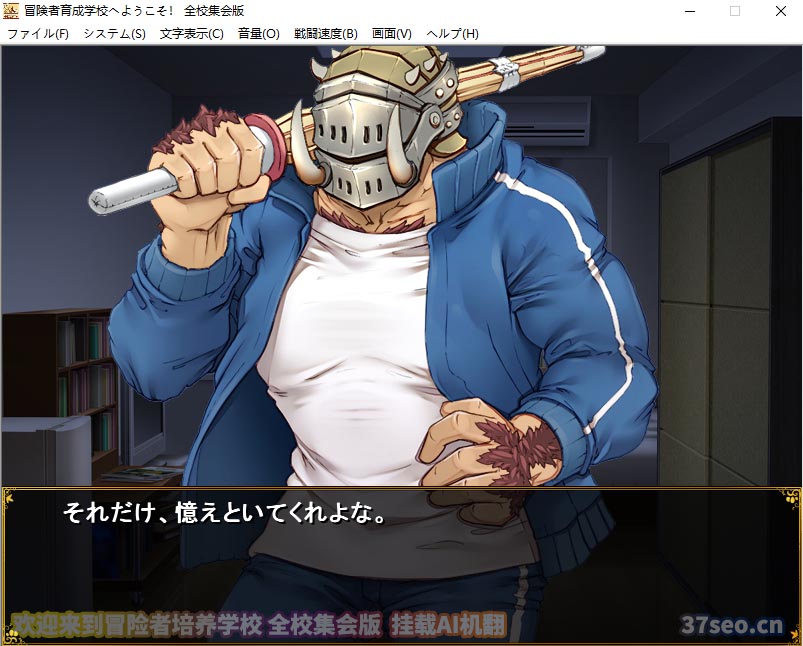This screenshot has width=803, height=646.
Task: Minimize the game window
Action: [x=690, y=11]
